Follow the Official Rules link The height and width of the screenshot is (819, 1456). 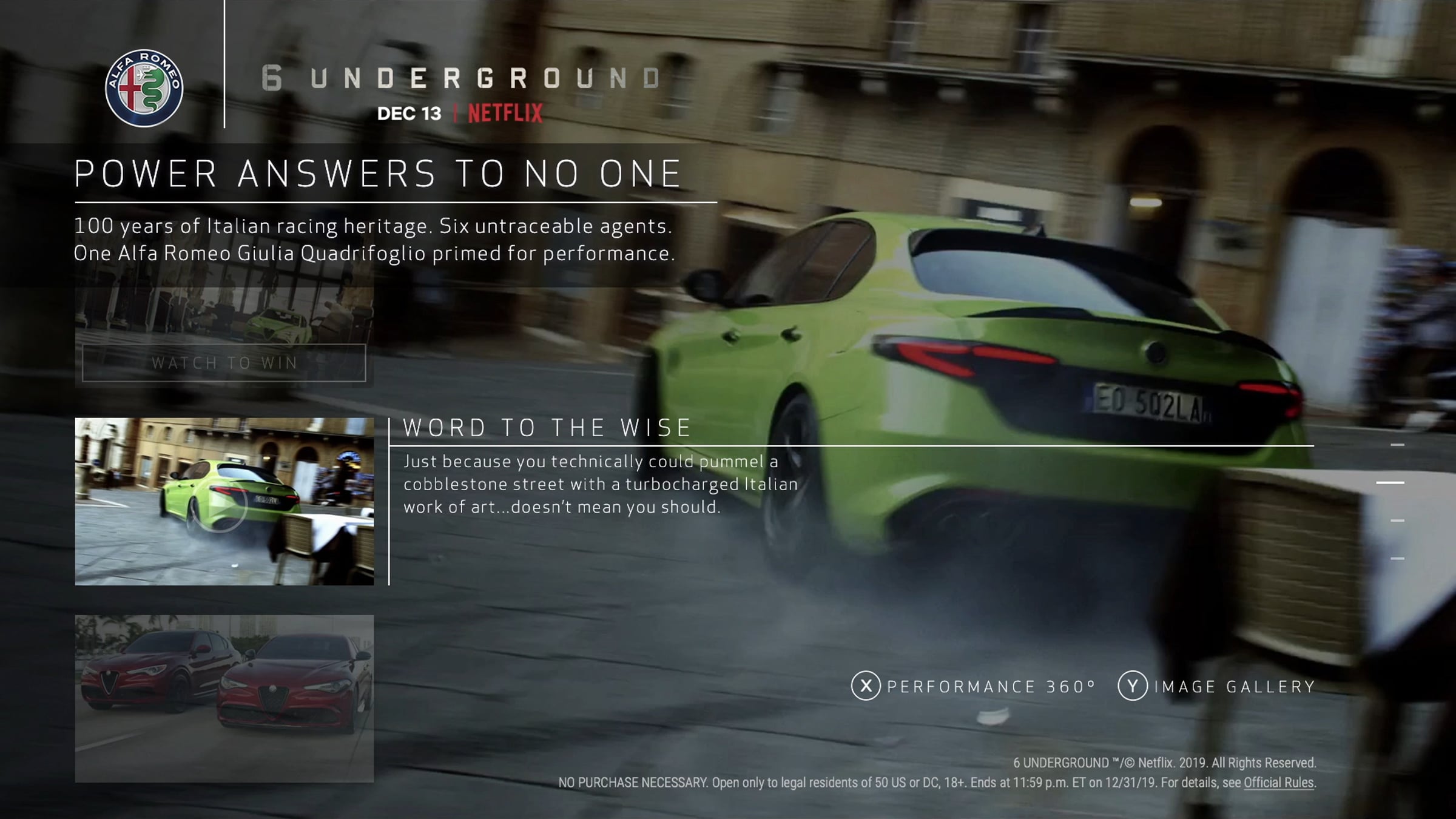point(1278,783)
